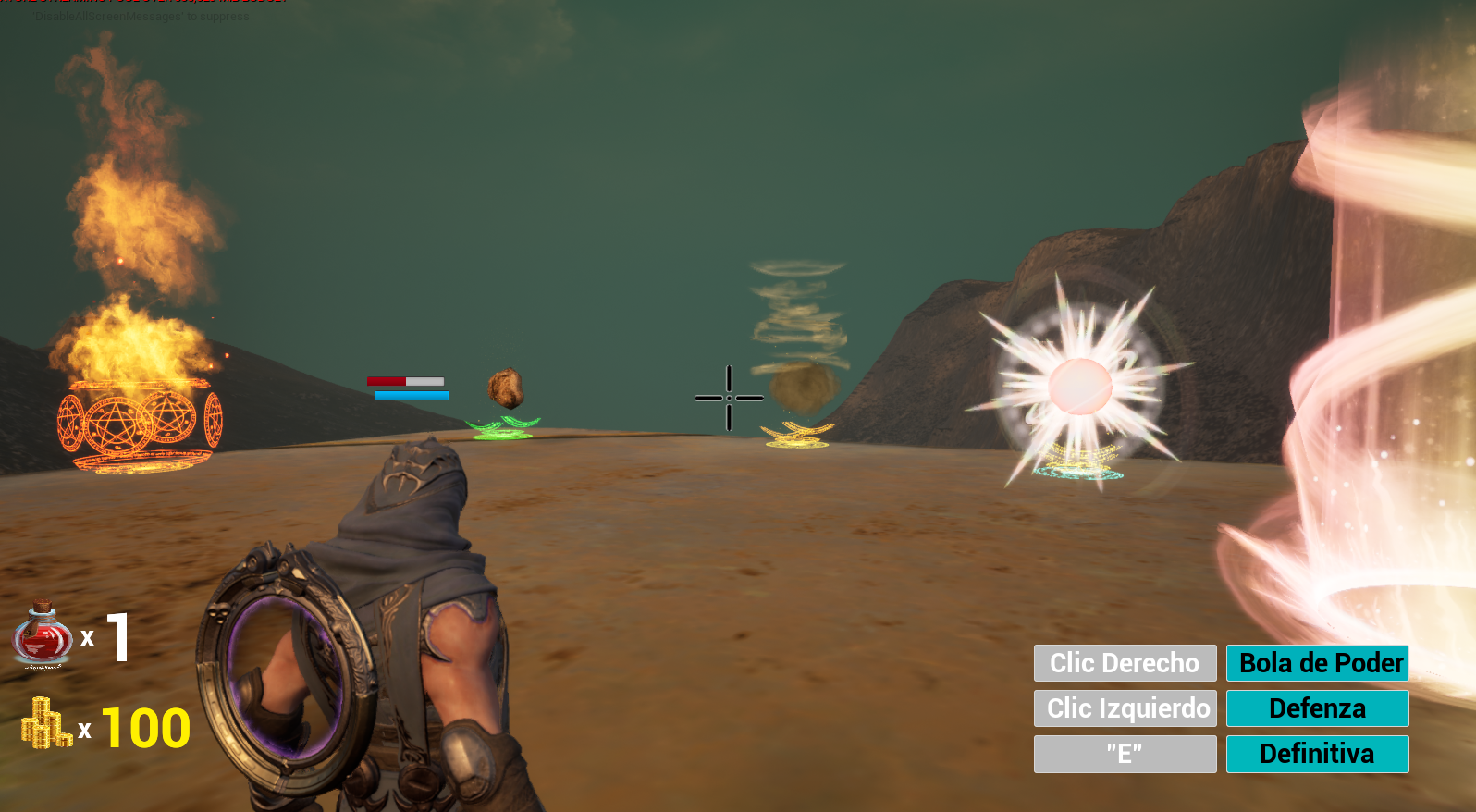Choose the Defenza ability label
This screenshot has width=1476, height=812.
(1317, 708)
